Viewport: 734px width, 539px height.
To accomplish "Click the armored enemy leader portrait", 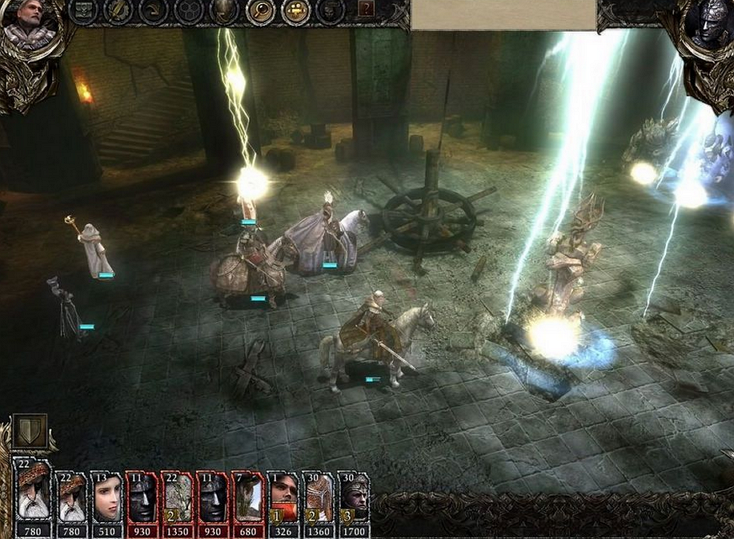I will pos(710,28).
